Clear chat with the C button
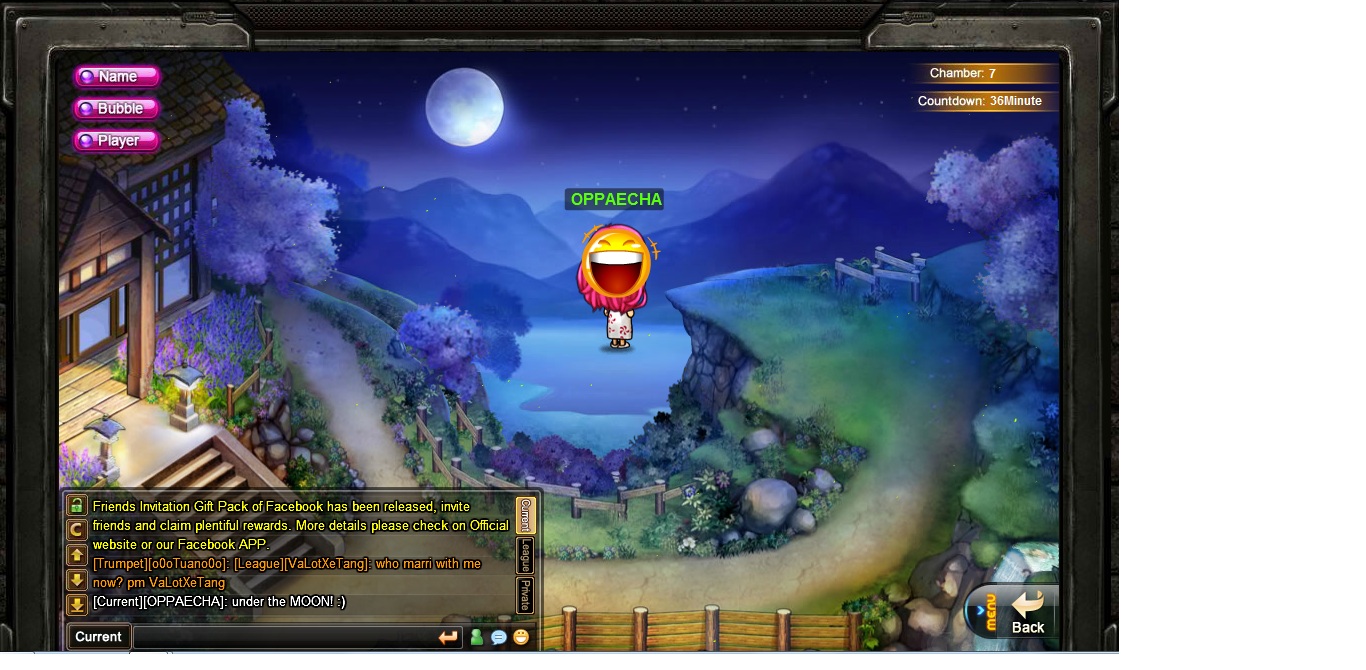Image resolution: width=1366 pixels, height=670 pixels. pos(77,530)
